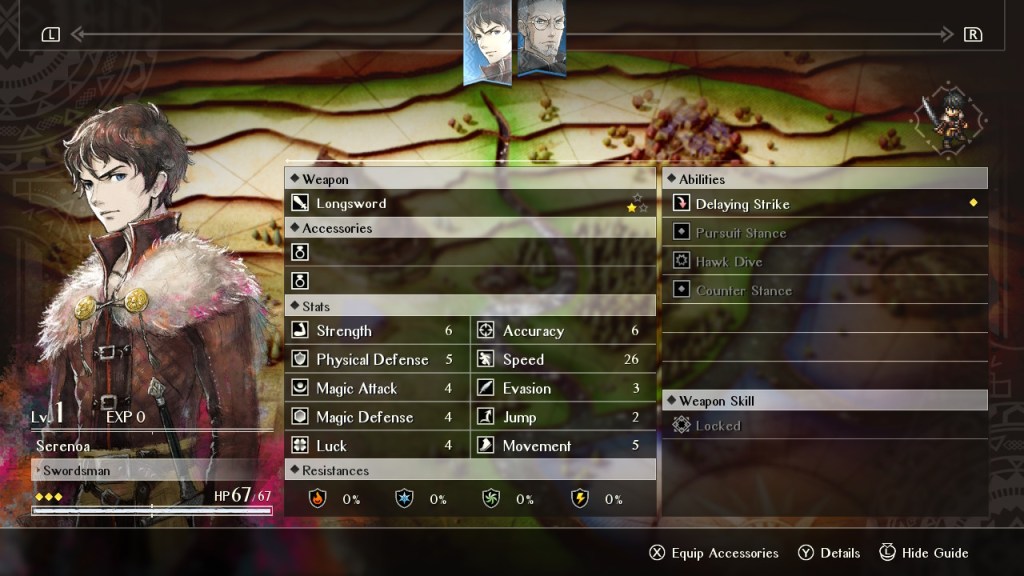This screenshot has height=576, width=1024.
Task: Click the Movement stat row
Action: pos(562,446)
